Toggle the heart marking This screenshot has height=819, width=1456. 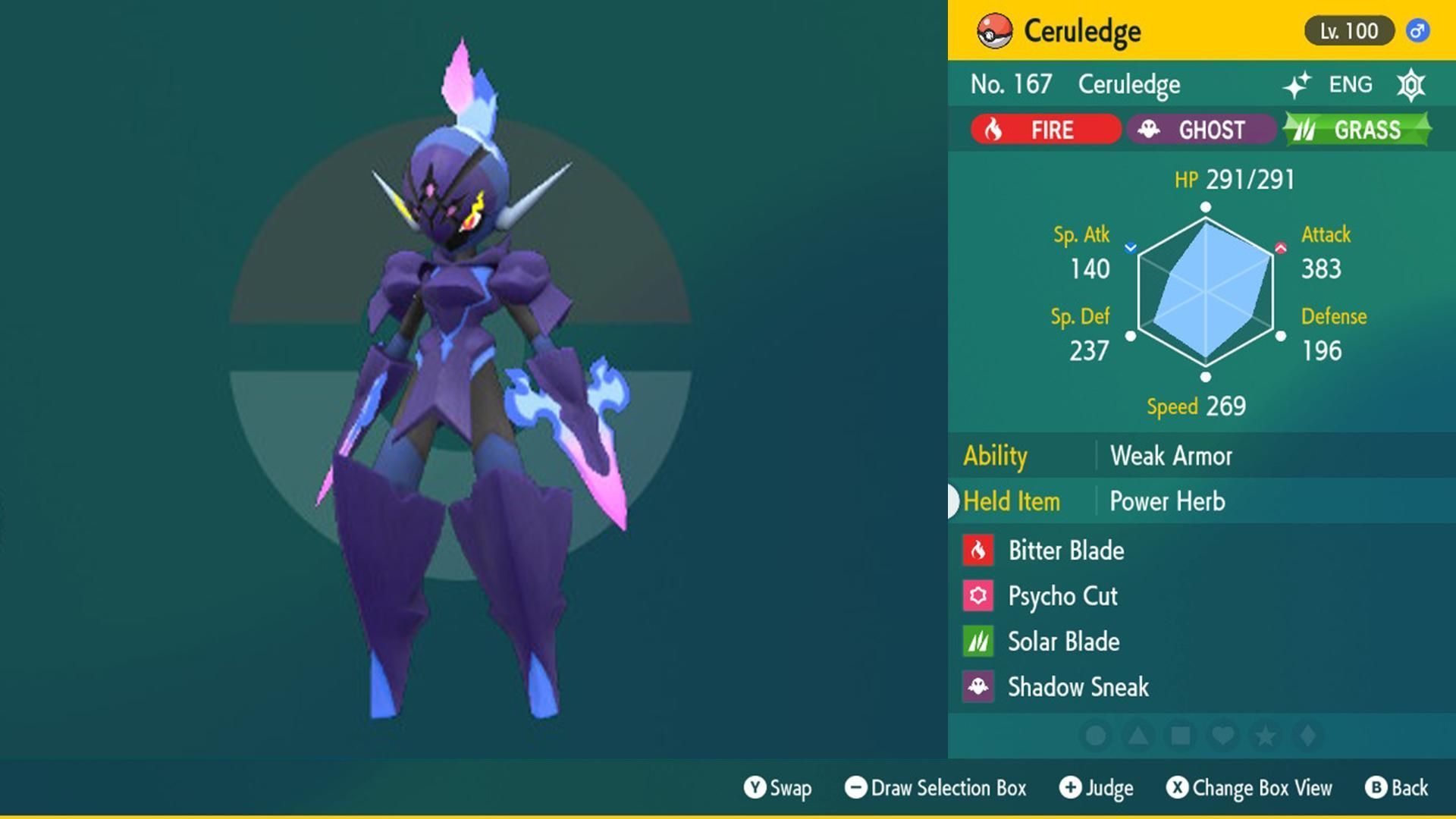coord(1222,736)
